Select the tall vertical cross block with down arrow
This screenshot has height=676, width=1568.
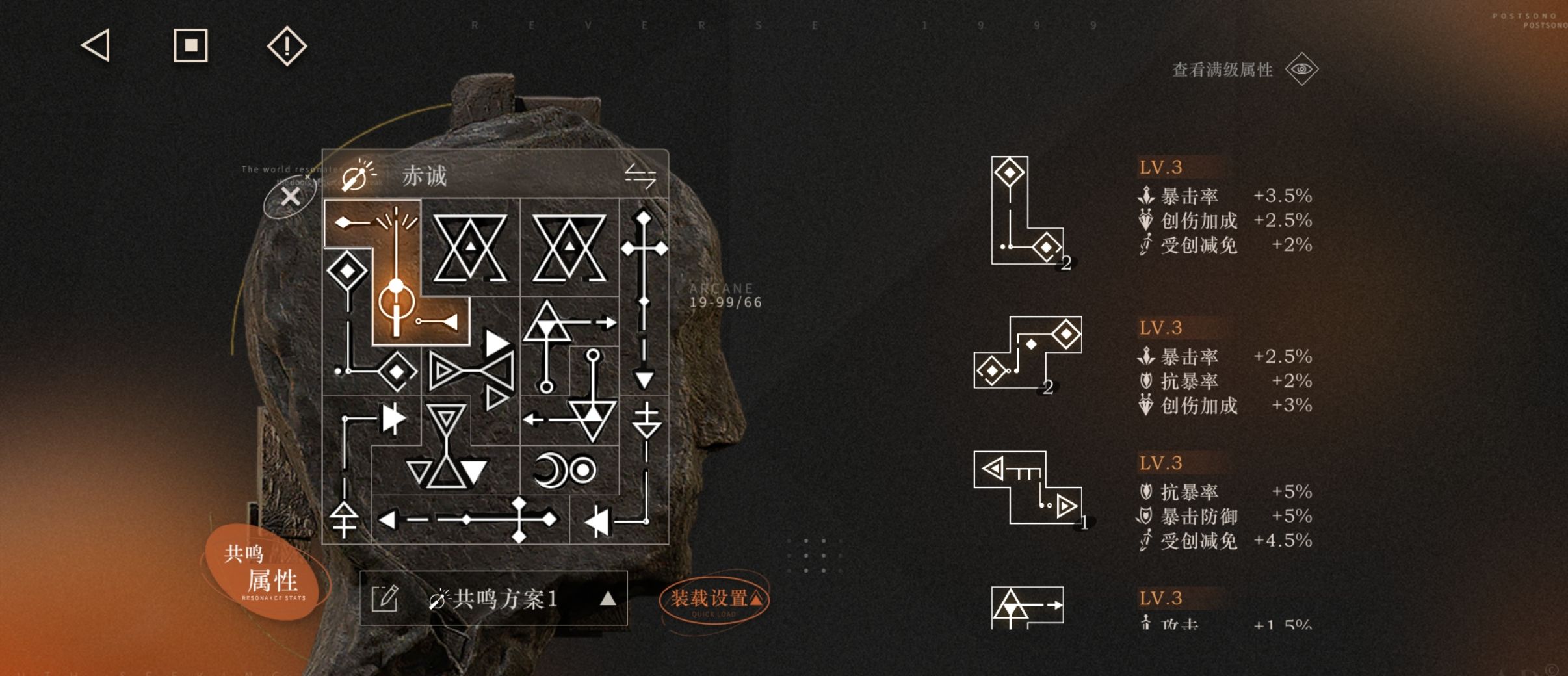(644, 299)
